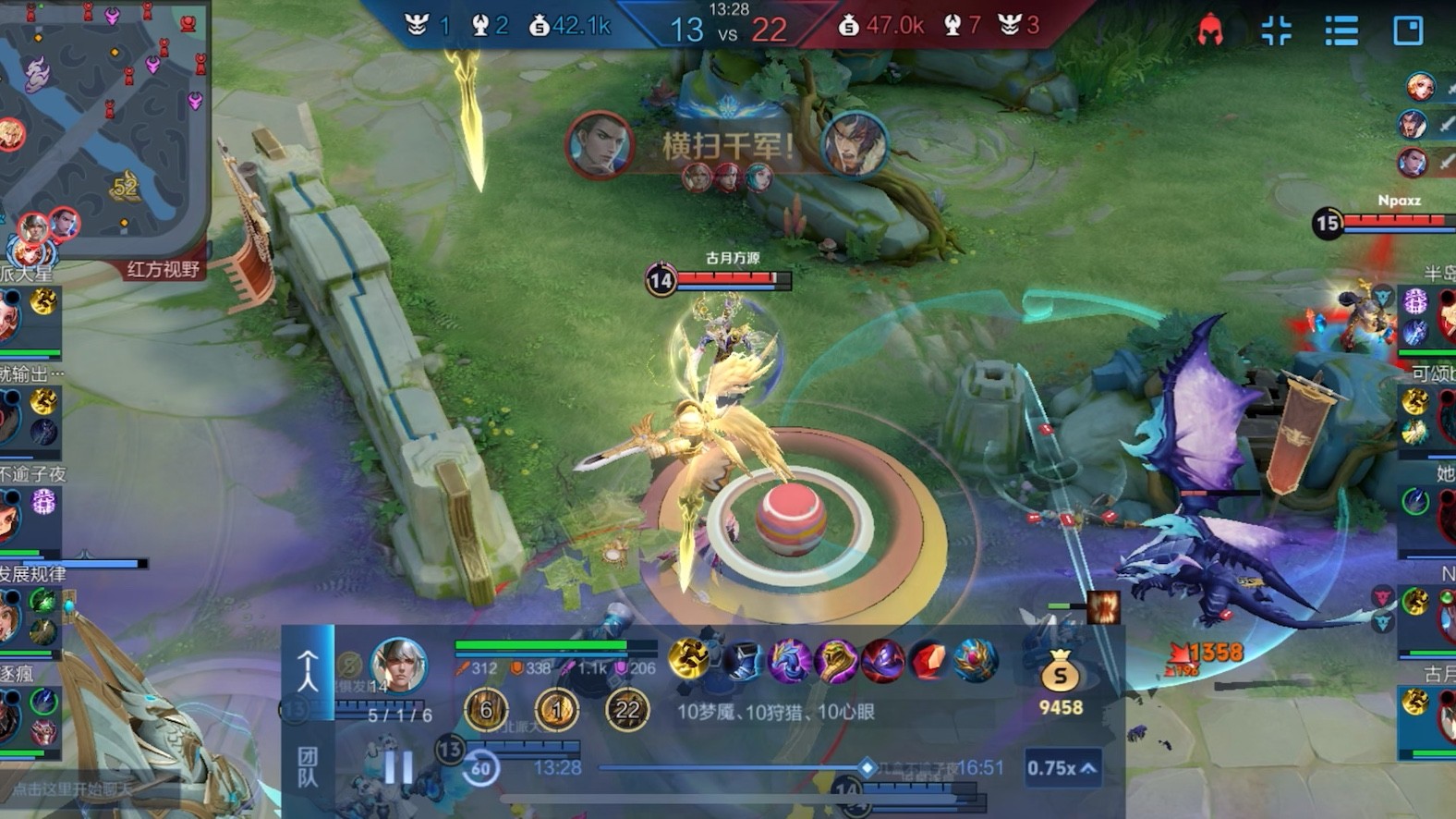Select the blonde hero portrait at right

[1420, 87]
